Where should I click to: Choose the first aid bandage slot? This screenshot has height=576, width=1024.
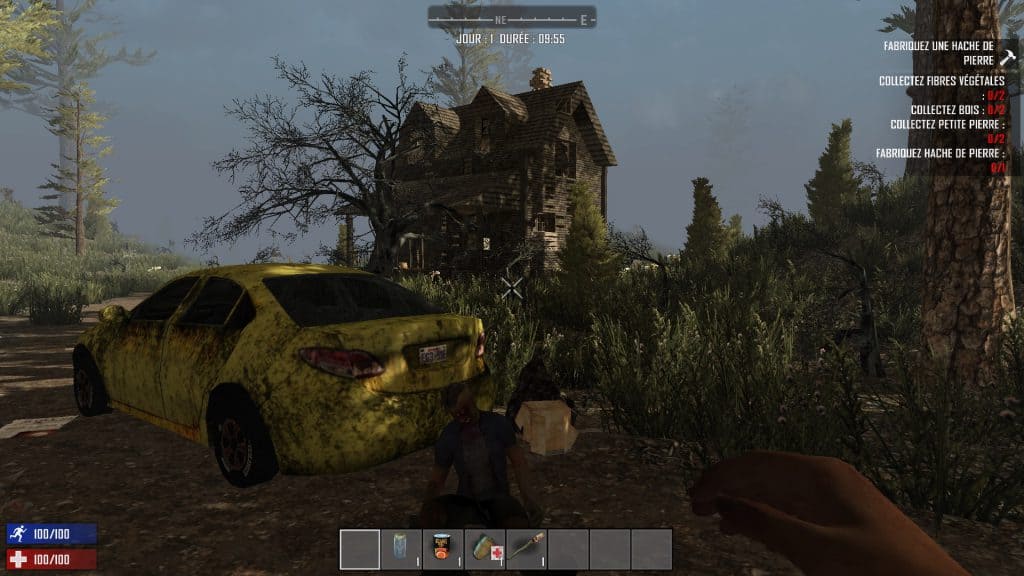click(x=485, y=549)
